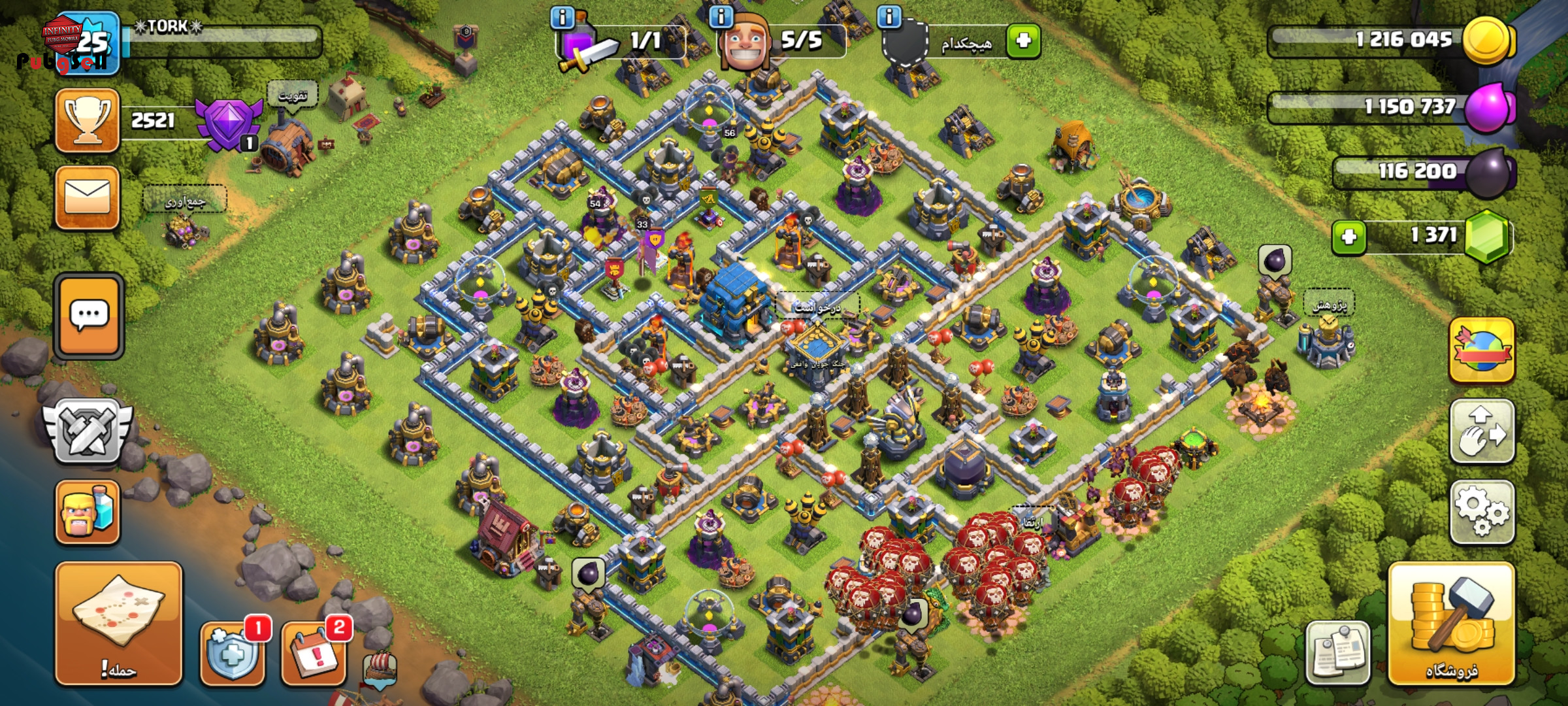Viewport: 1568px width, 706px height.
Task: Tap the green plus beside the shield slot
Action: (1023, 41)
